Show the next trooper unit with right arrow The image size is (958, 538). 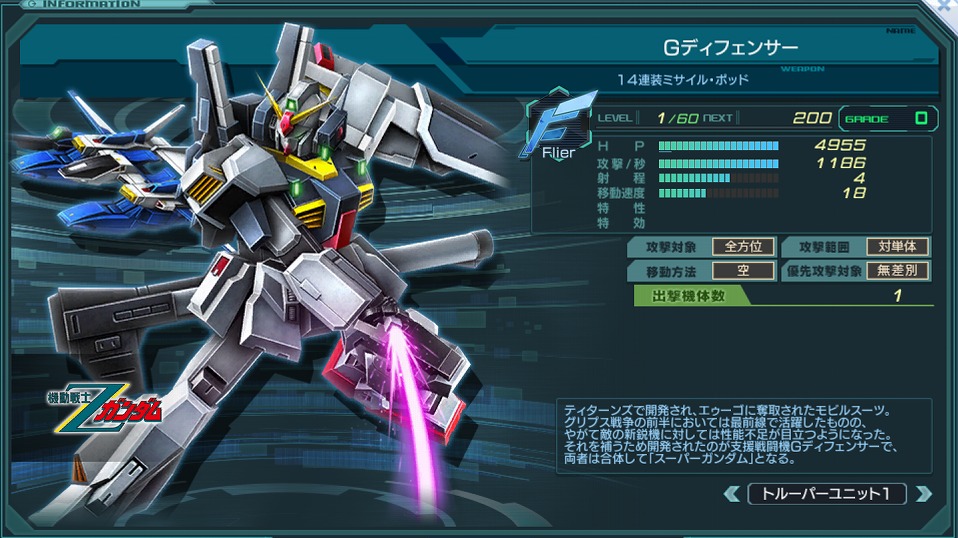click(x=923, y=494)
